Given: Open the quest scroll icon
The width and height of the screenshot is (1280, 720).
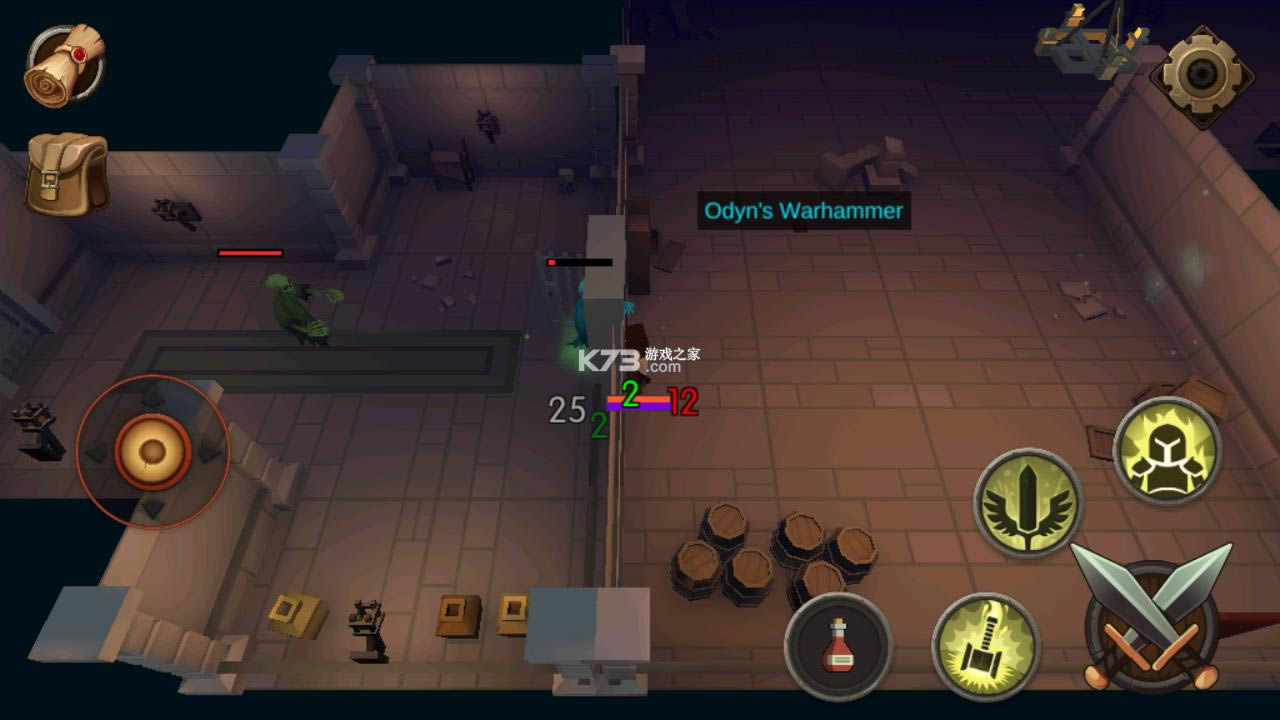Looking at the screenshot, I should 65,66.
